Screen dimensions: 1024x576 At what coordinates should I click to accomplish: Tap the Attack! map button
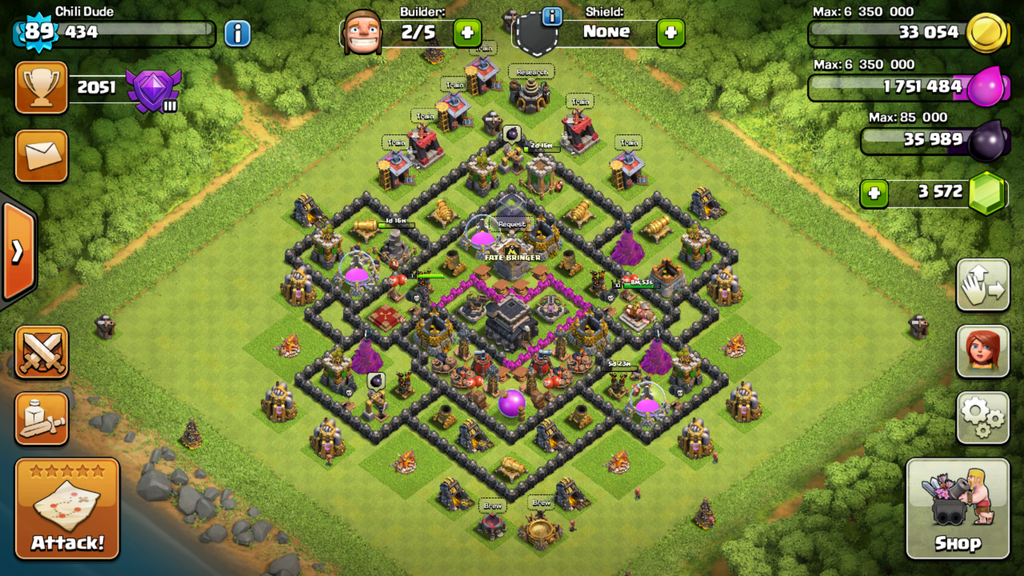pos(67,508)
